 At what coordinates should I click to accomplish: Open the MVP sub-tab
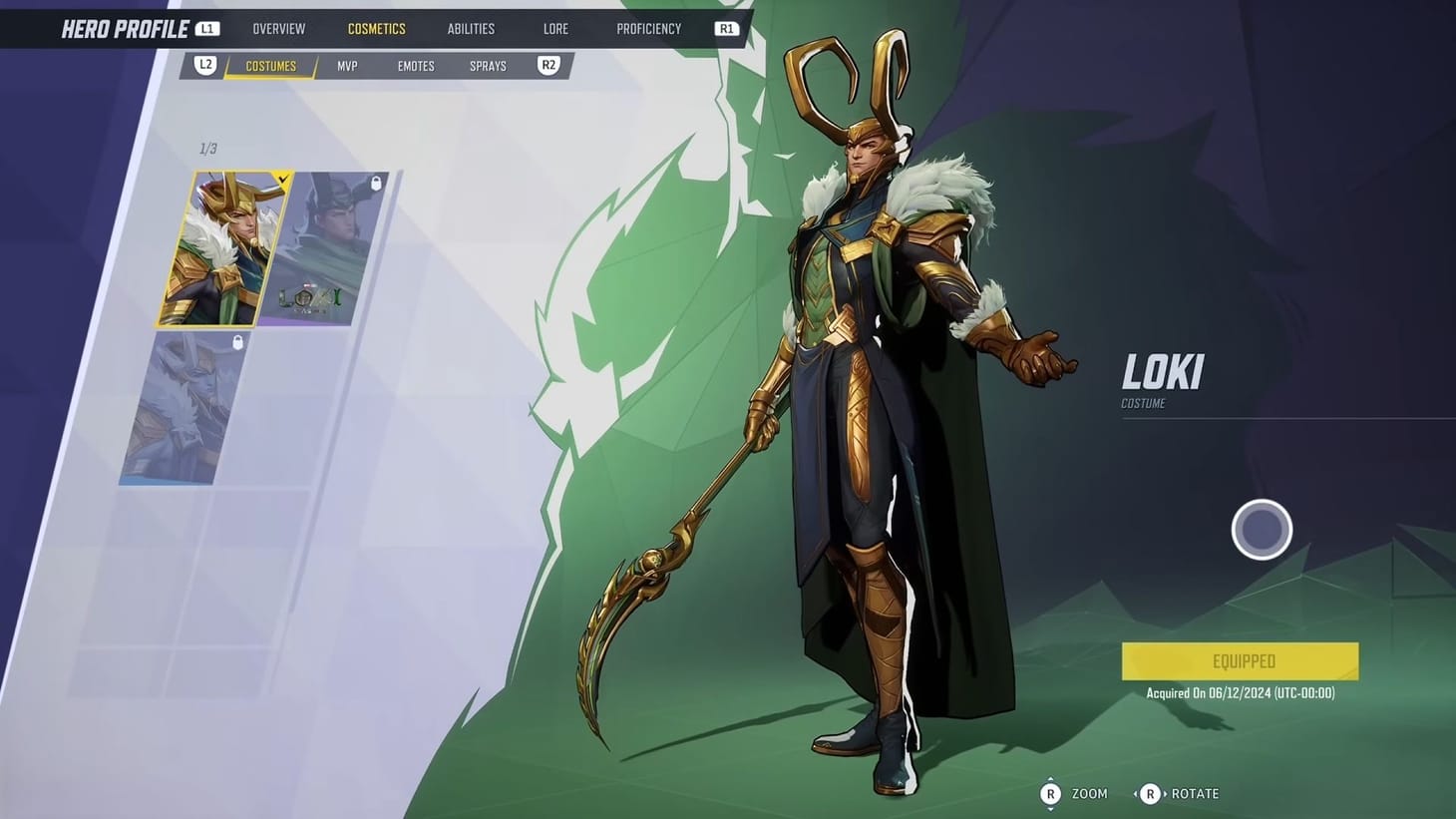coord(346,65)
